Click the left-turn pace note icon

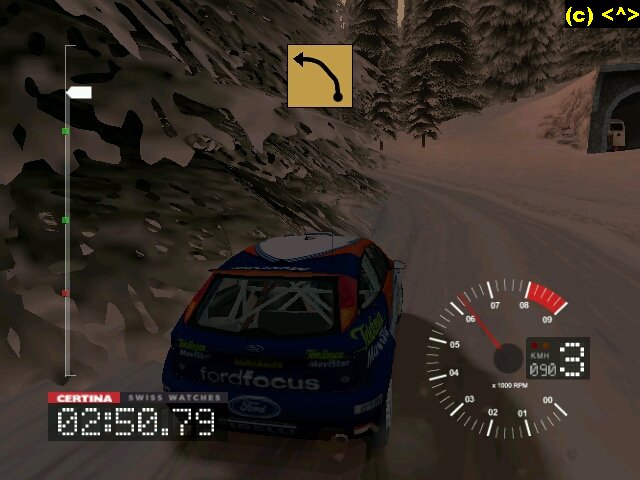[x=319, y=76]
